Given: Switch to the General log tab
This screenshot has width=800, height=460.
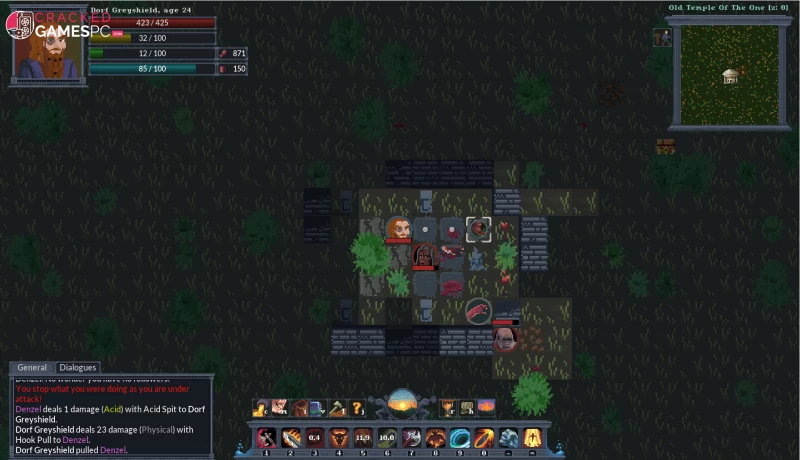Looking at the screenshot, I should (32, 368).
